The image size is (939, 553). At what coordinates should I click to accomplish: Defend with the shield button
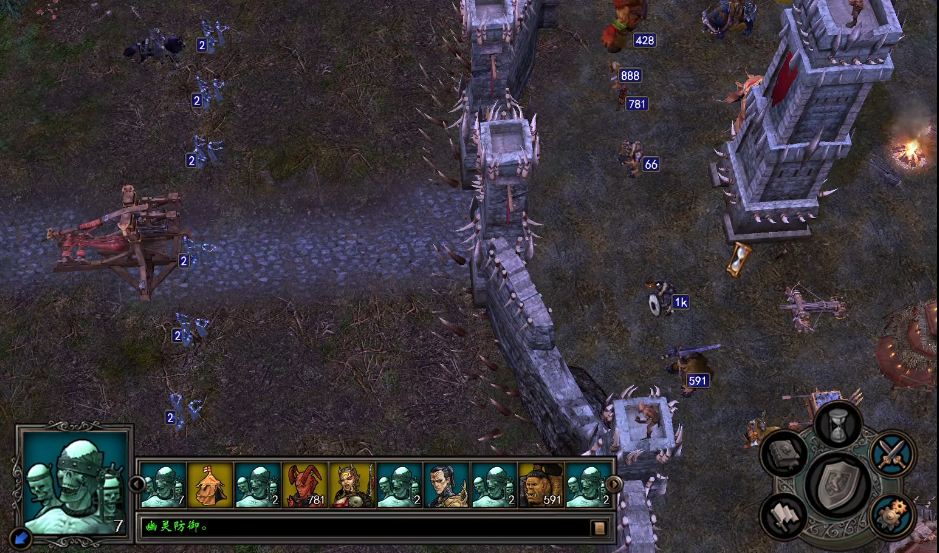tap(837, 486)
